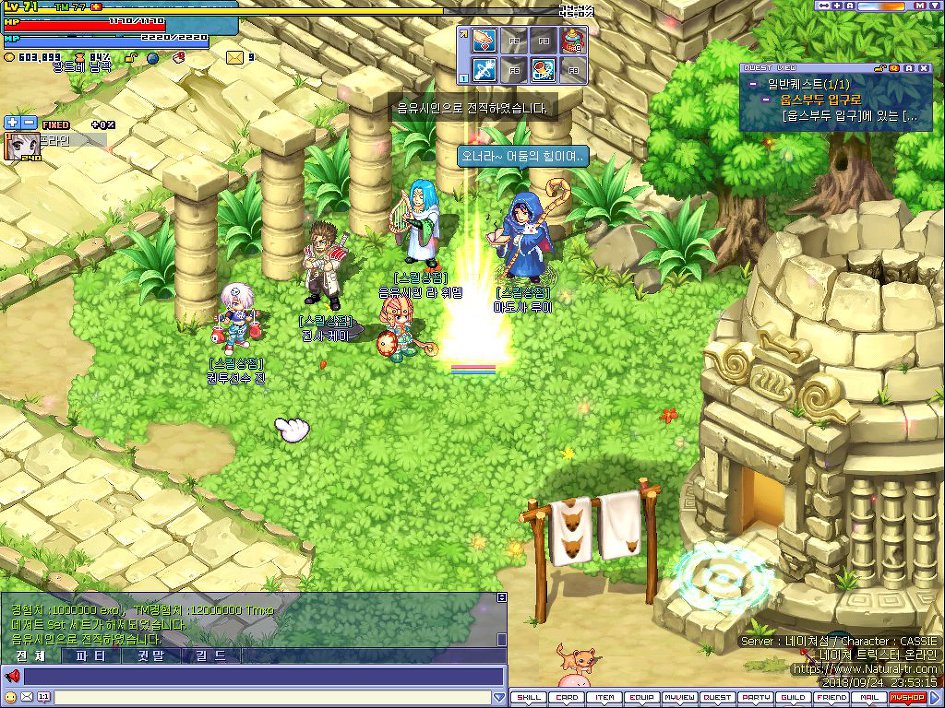Switch to the 길드 chat tab
This screenshot has width=945, height=708.
click(210, 656)
